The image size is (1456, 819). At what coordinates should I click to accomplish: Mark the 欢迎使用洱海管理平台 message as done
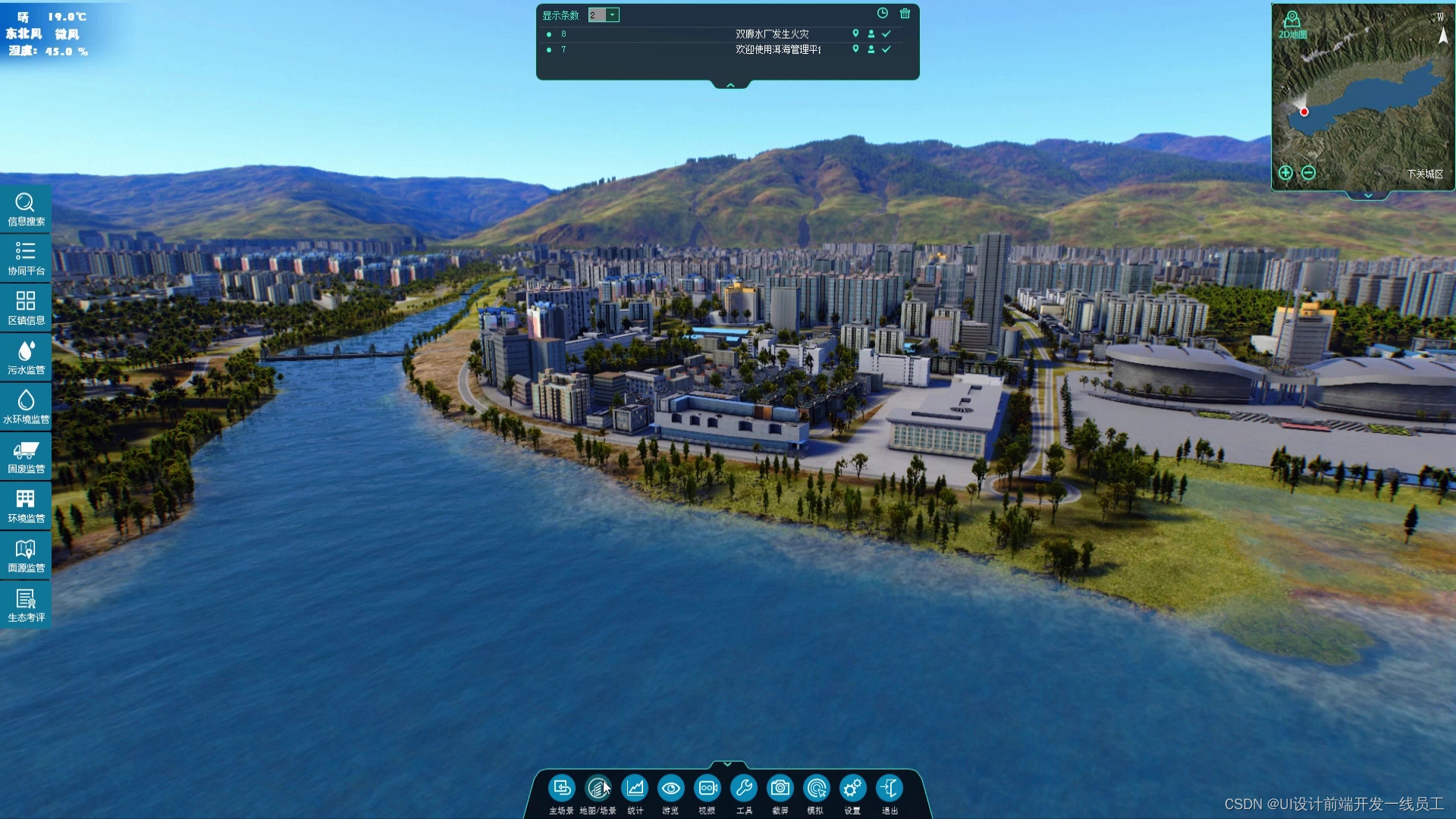(886, 49)
